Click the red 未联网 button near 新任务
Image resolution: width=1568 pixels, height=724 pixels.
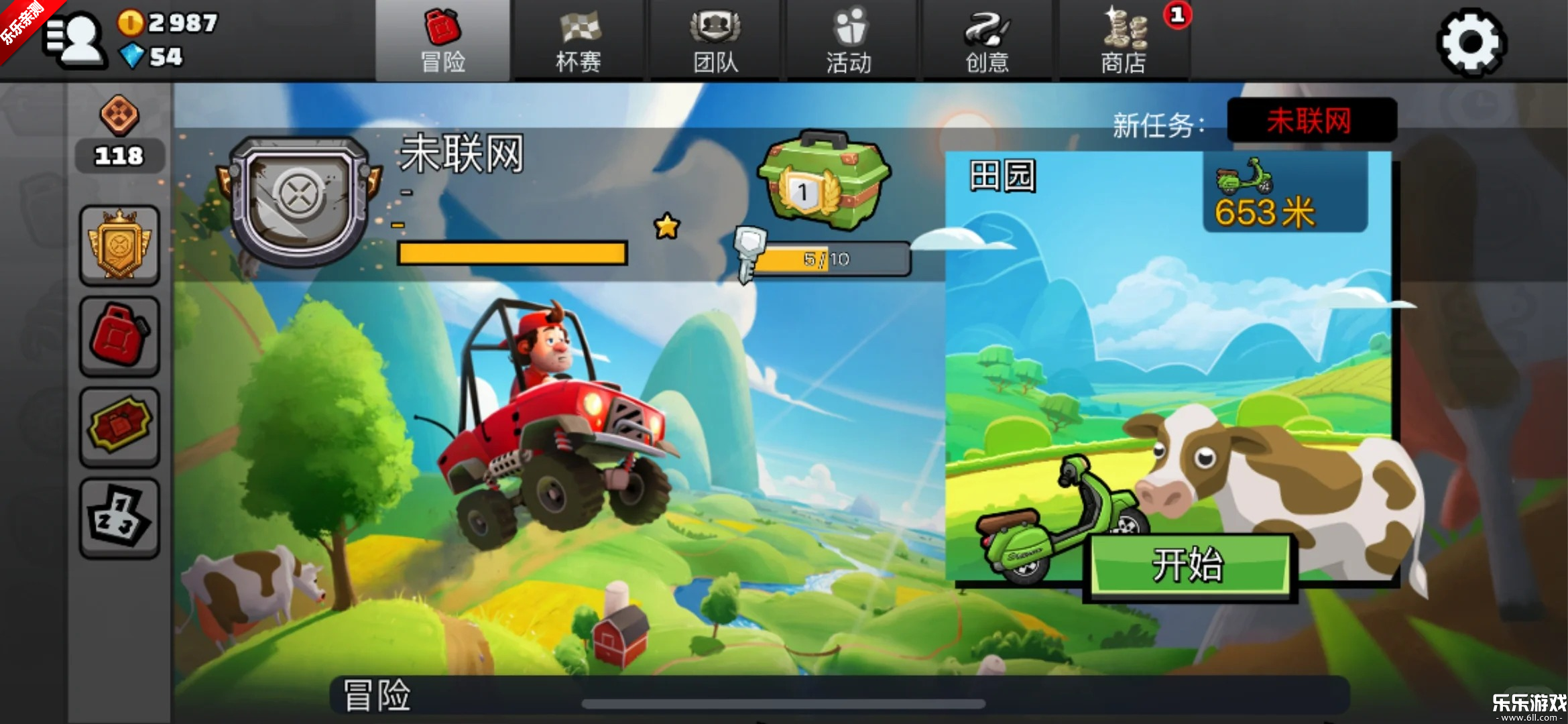point(1311,121)
